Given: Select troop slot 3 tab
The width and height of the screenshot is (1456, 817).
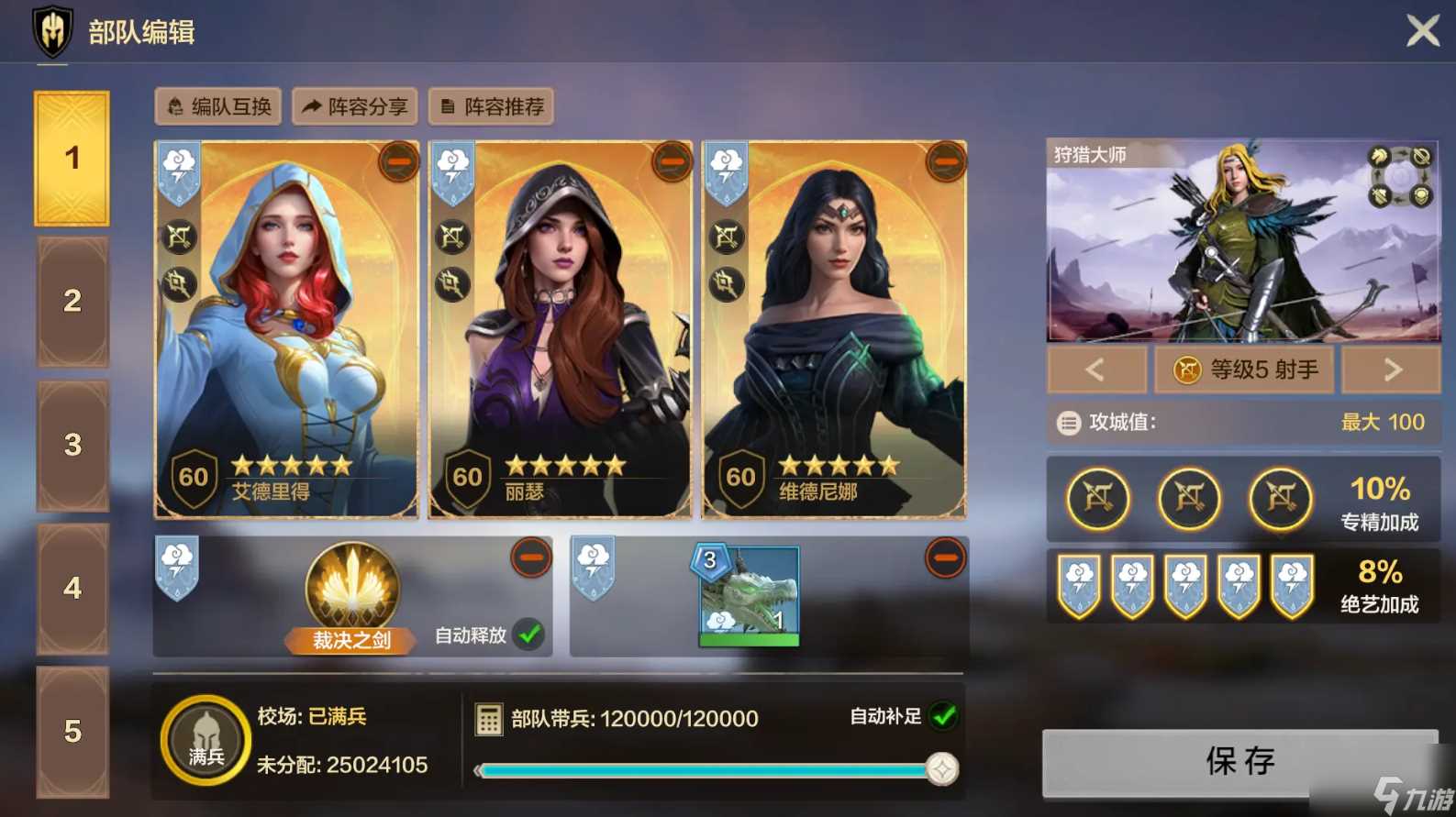Looking at the screenshot, I should coord(72,446).
